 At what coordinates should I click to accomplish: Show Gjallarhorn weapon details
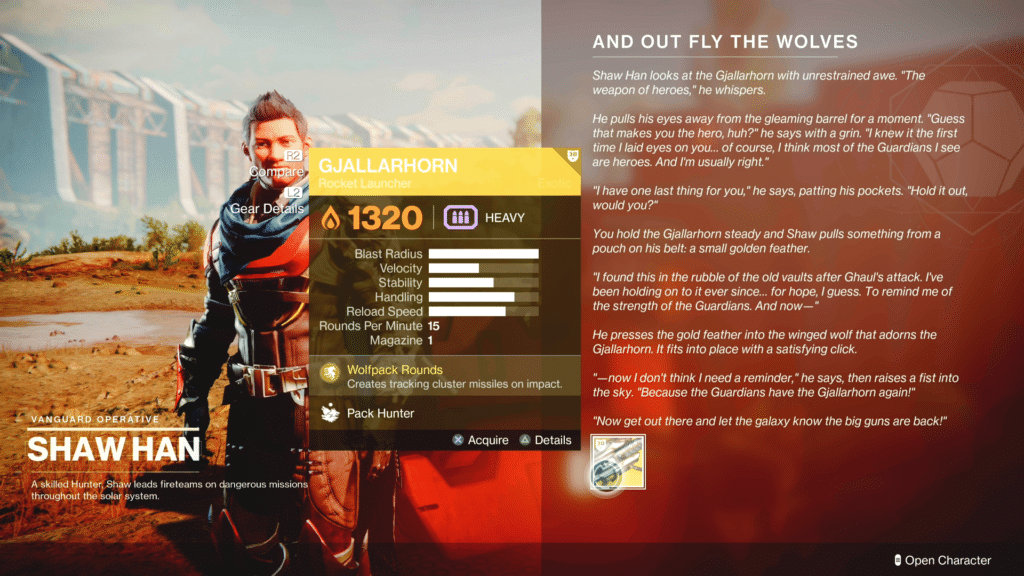pos(546,440)
